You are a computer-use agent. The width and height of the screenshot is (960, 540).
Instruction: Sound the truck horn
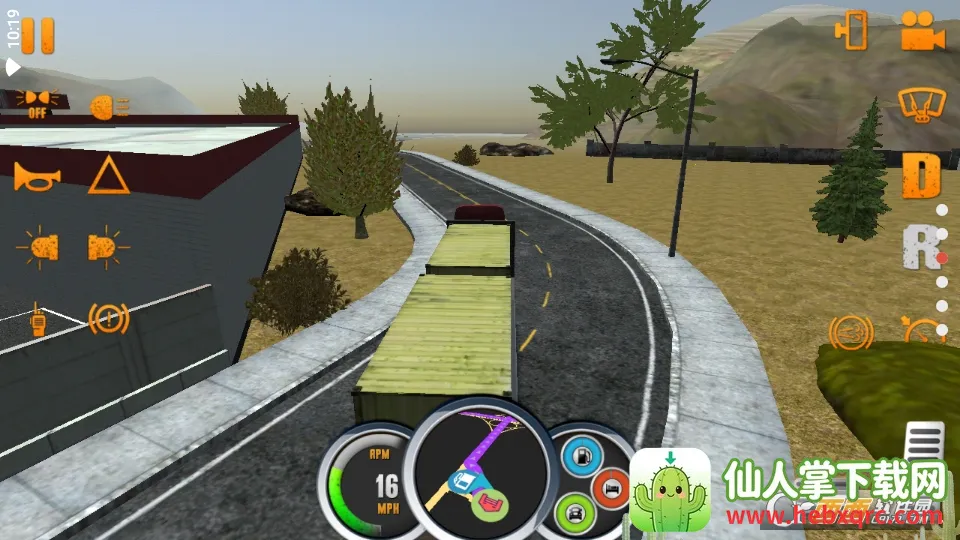(x=37, y=177)
